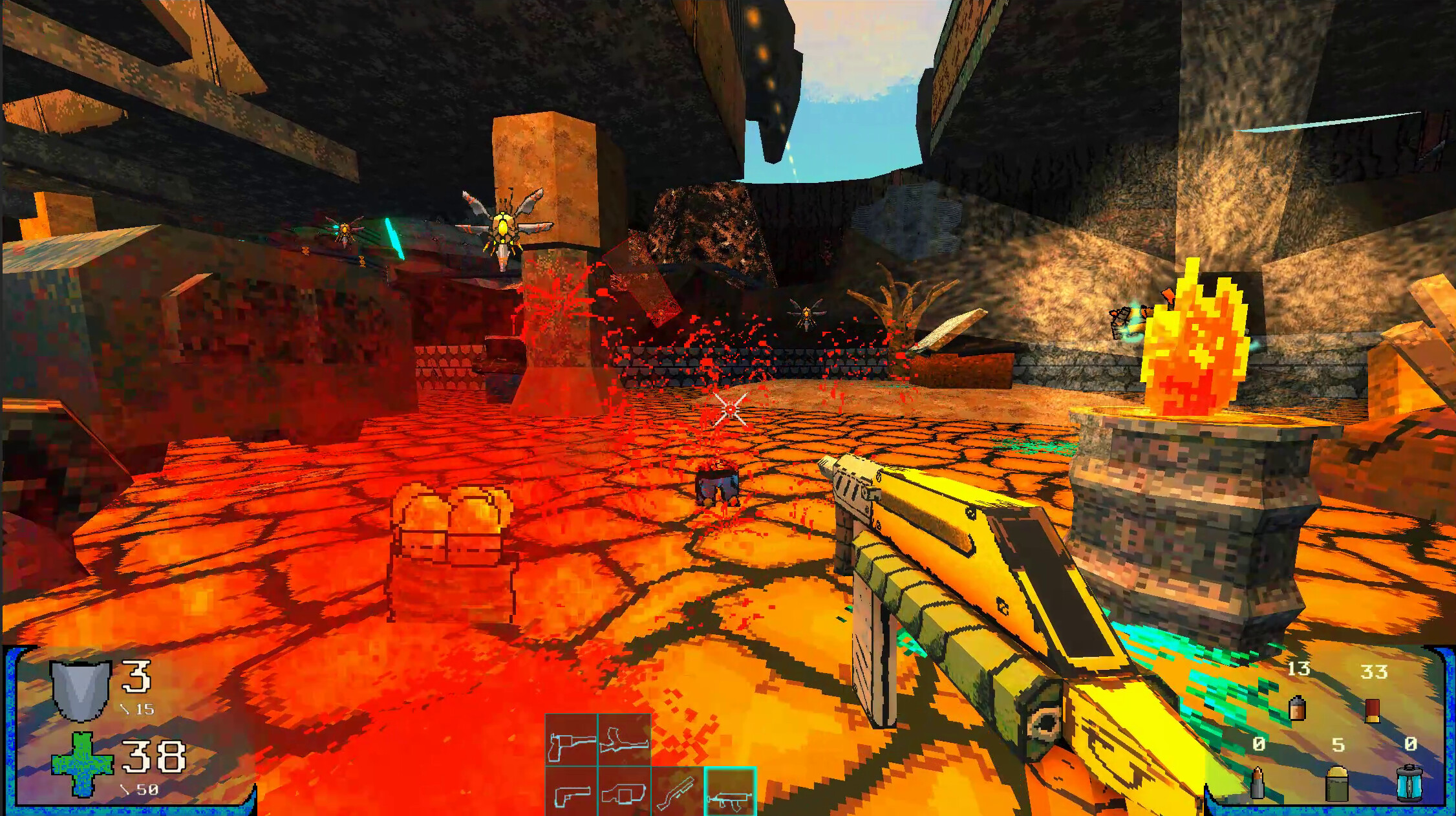Click the energy canister ammo icon showing 0
The image size is (1456, 816).
1409,785
